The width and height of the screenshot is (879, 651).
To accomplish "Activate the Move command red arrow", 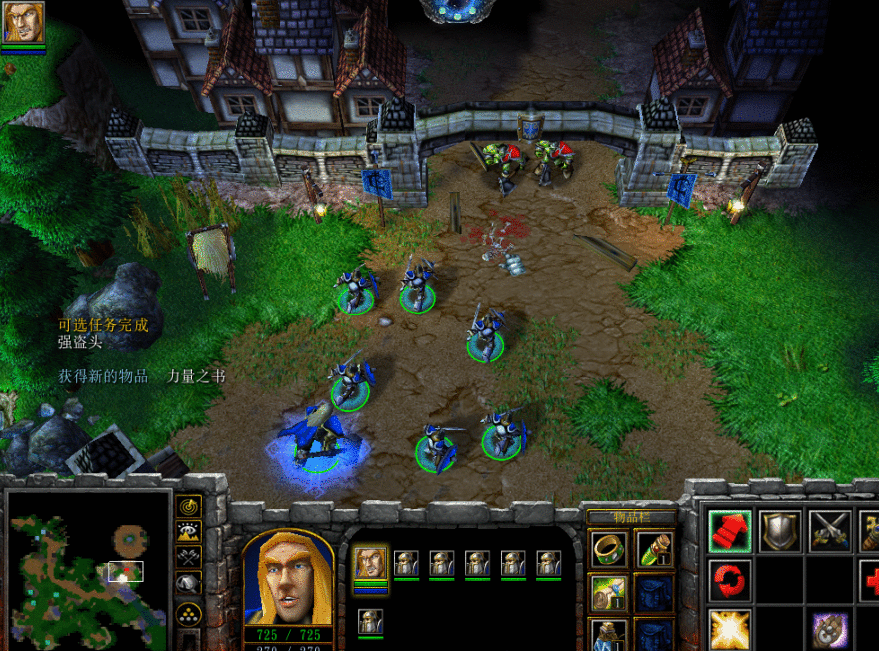I will [x=730, y=531].
